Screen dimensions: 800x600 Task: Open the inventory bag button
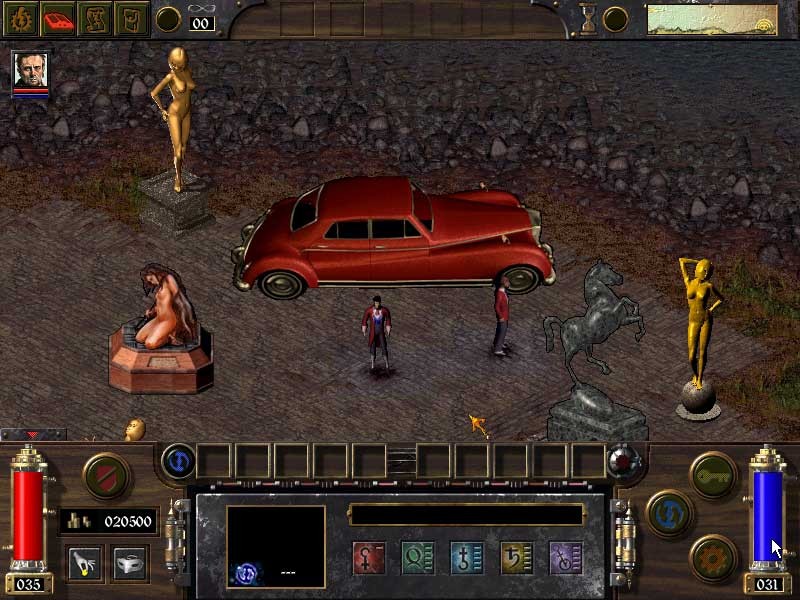click(130, 18)
